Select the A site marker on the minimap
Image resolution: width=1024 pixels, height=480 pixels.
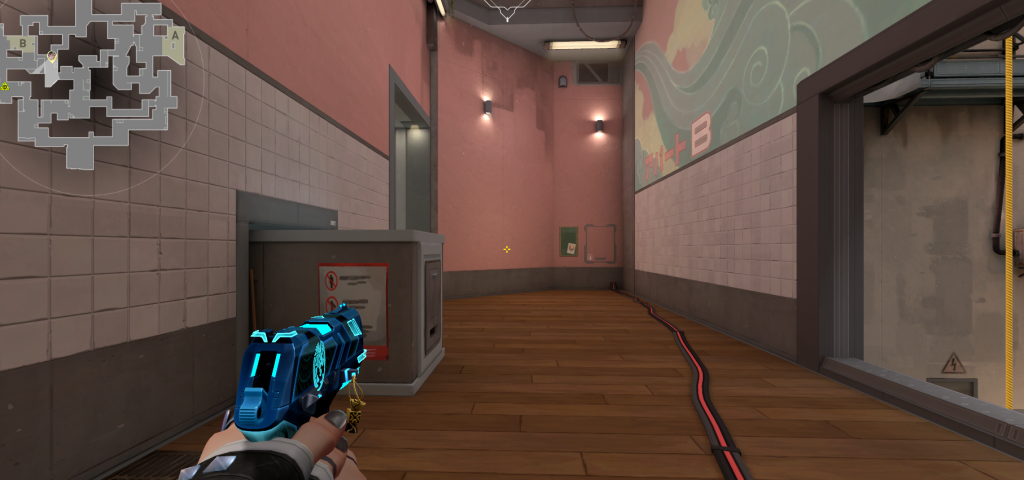(175, 35)
